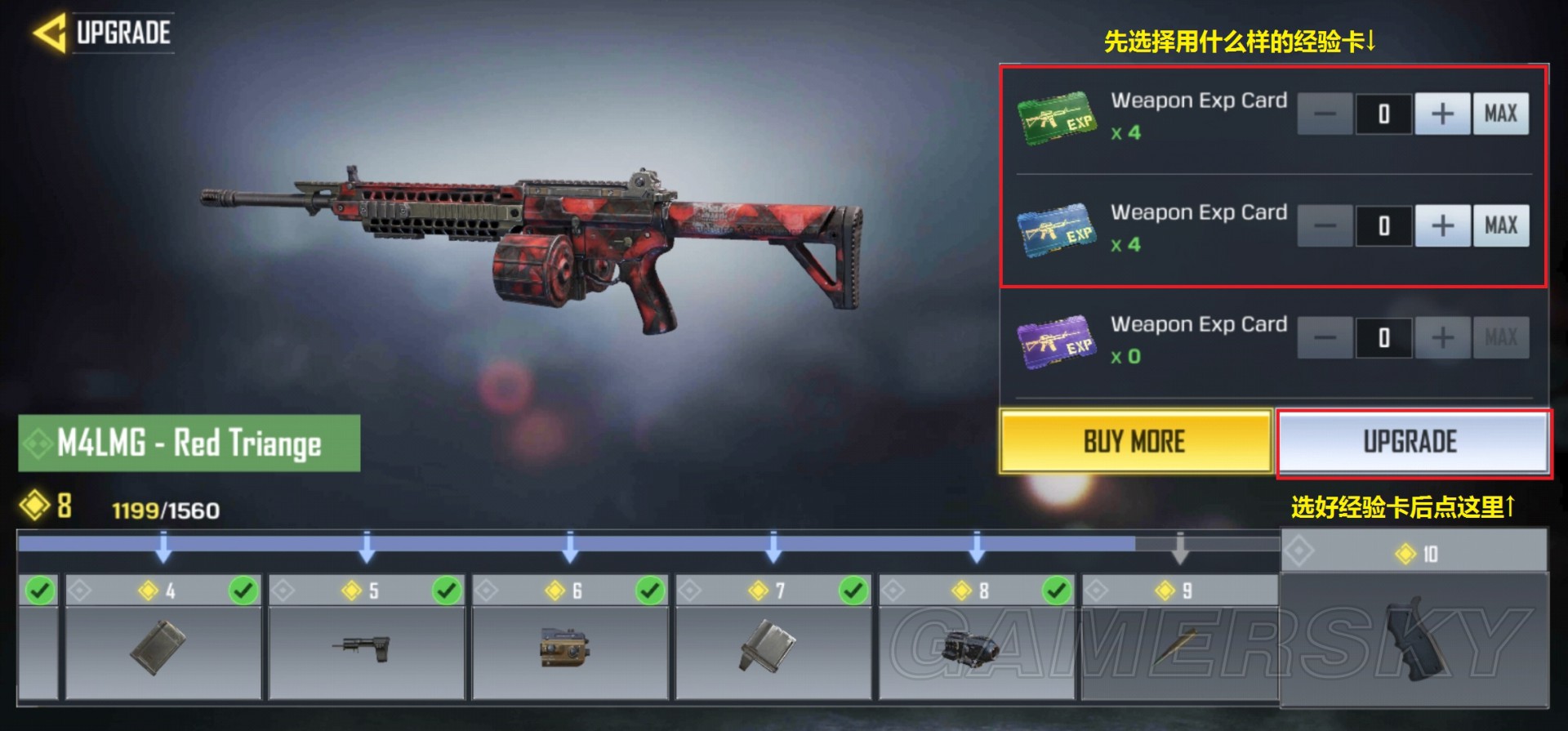
Task: Open the level 7 magazine reward tile
Action: click(x=773, y=647)
